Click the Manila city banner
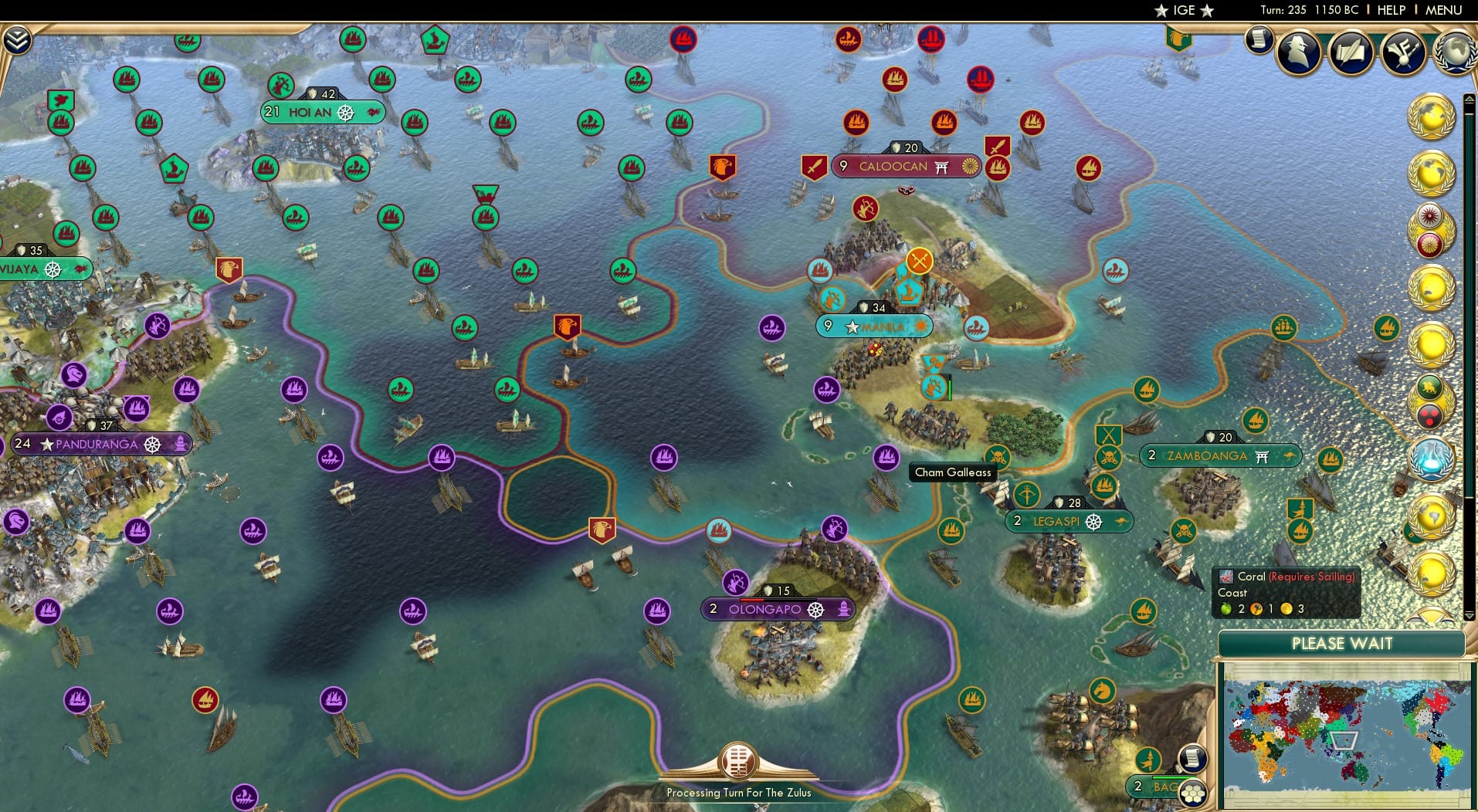The image size is (1478, 812). [x=873, y=326]
